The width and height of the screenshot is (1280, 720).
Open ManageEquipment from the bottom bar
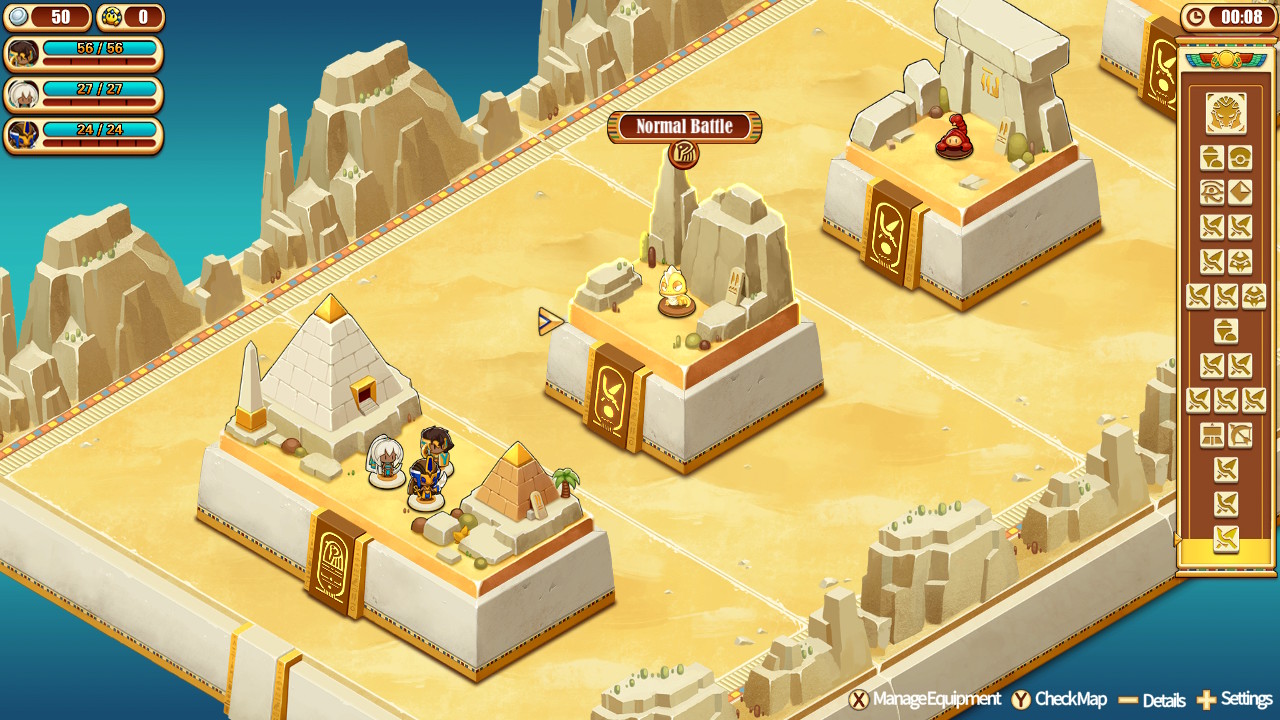(x=930, y=699)
